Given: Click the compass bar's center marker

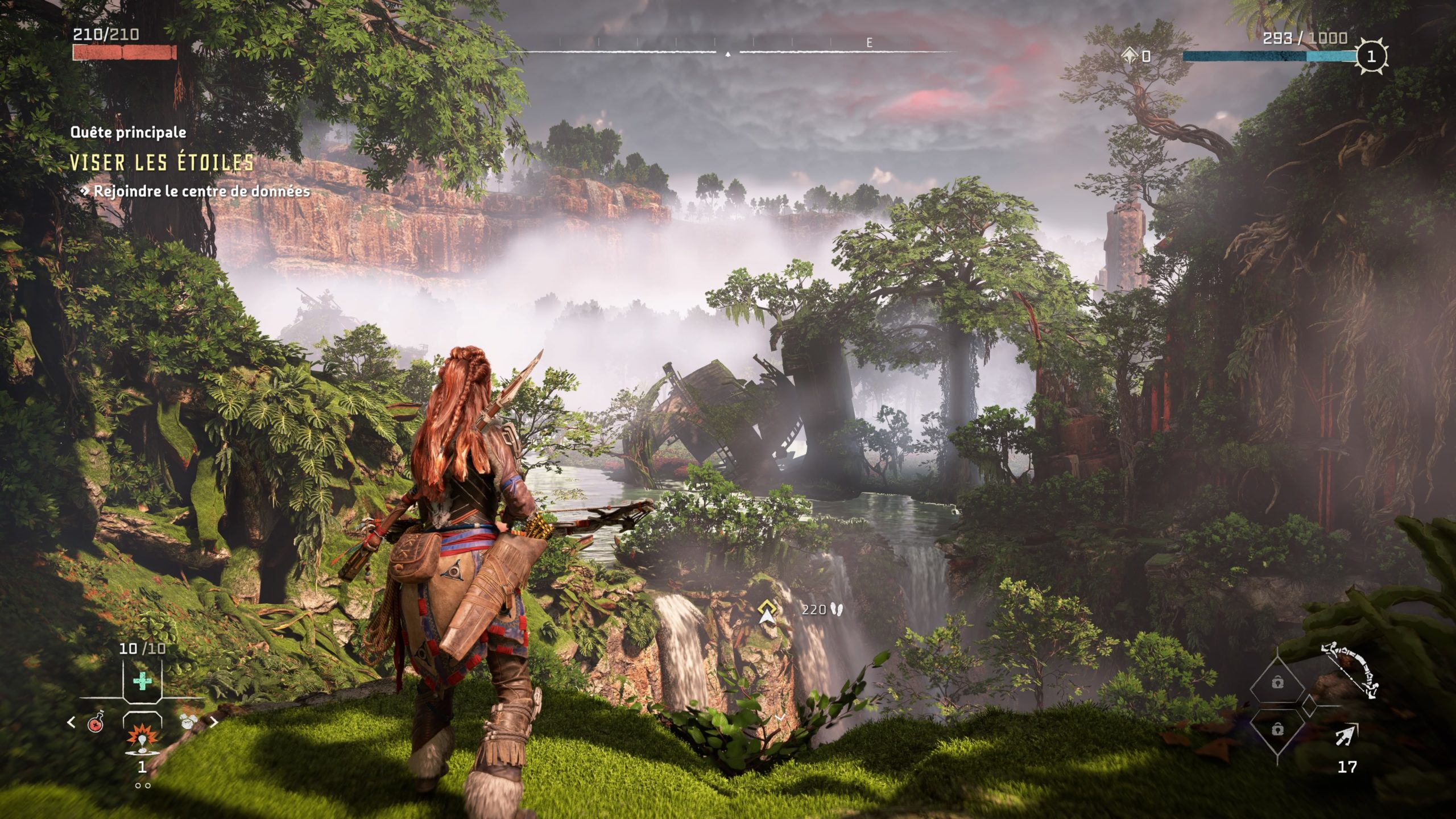Looking at the screenshot, I should 728,54.
